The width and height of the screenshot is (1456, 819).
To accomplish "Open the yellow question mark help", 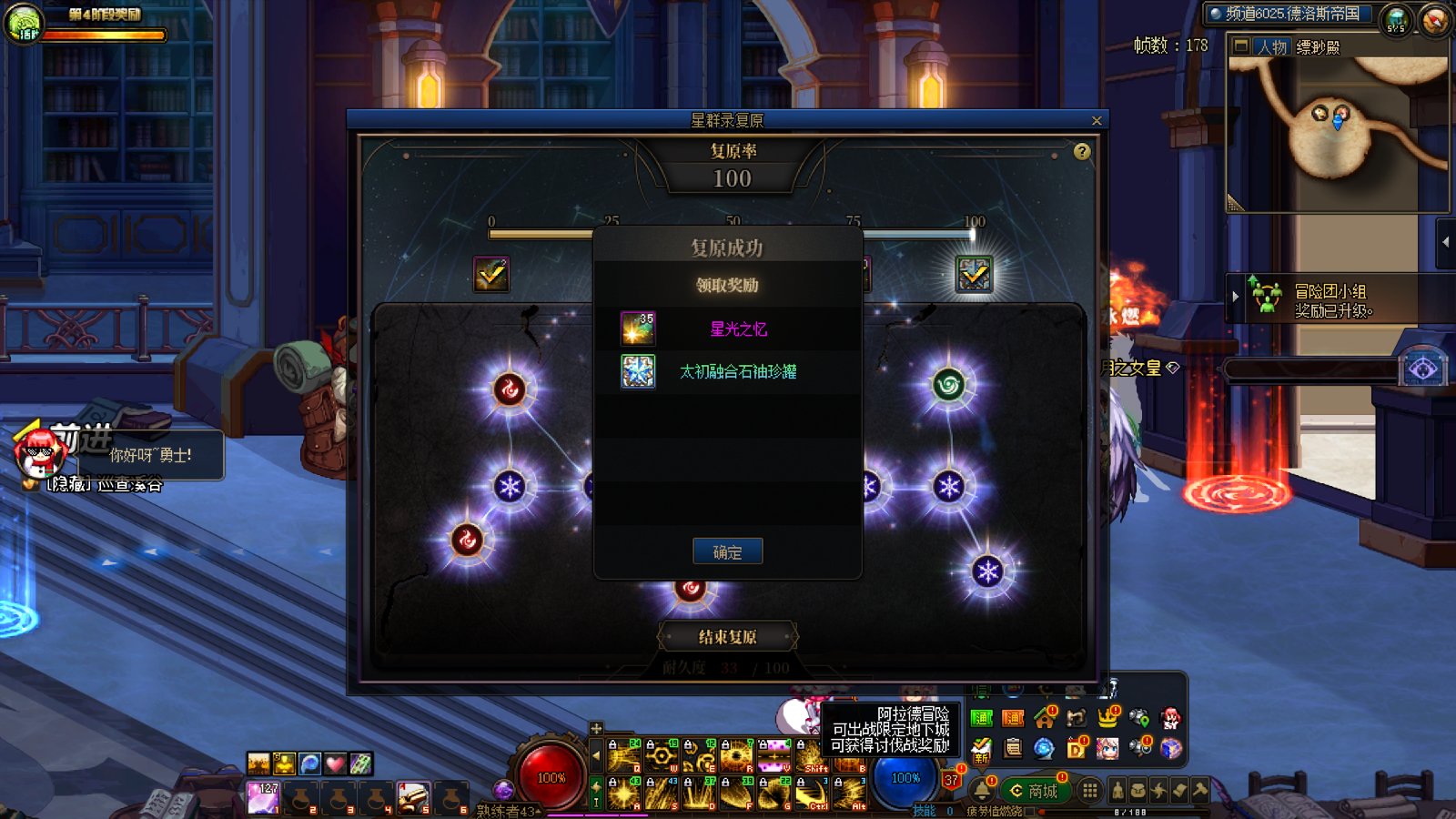I will 1081,152.
